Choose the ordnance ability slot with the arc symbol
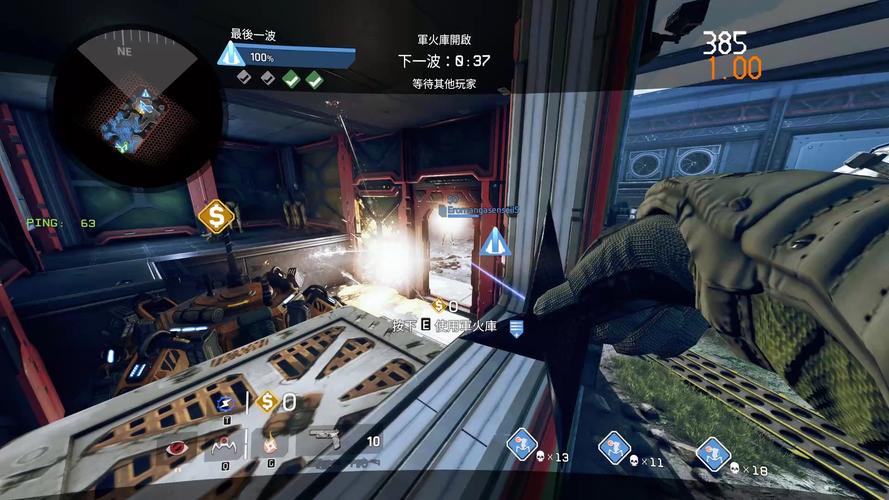Image resolution: width=889 pixels, height=500 pixels. pos(225,447)
